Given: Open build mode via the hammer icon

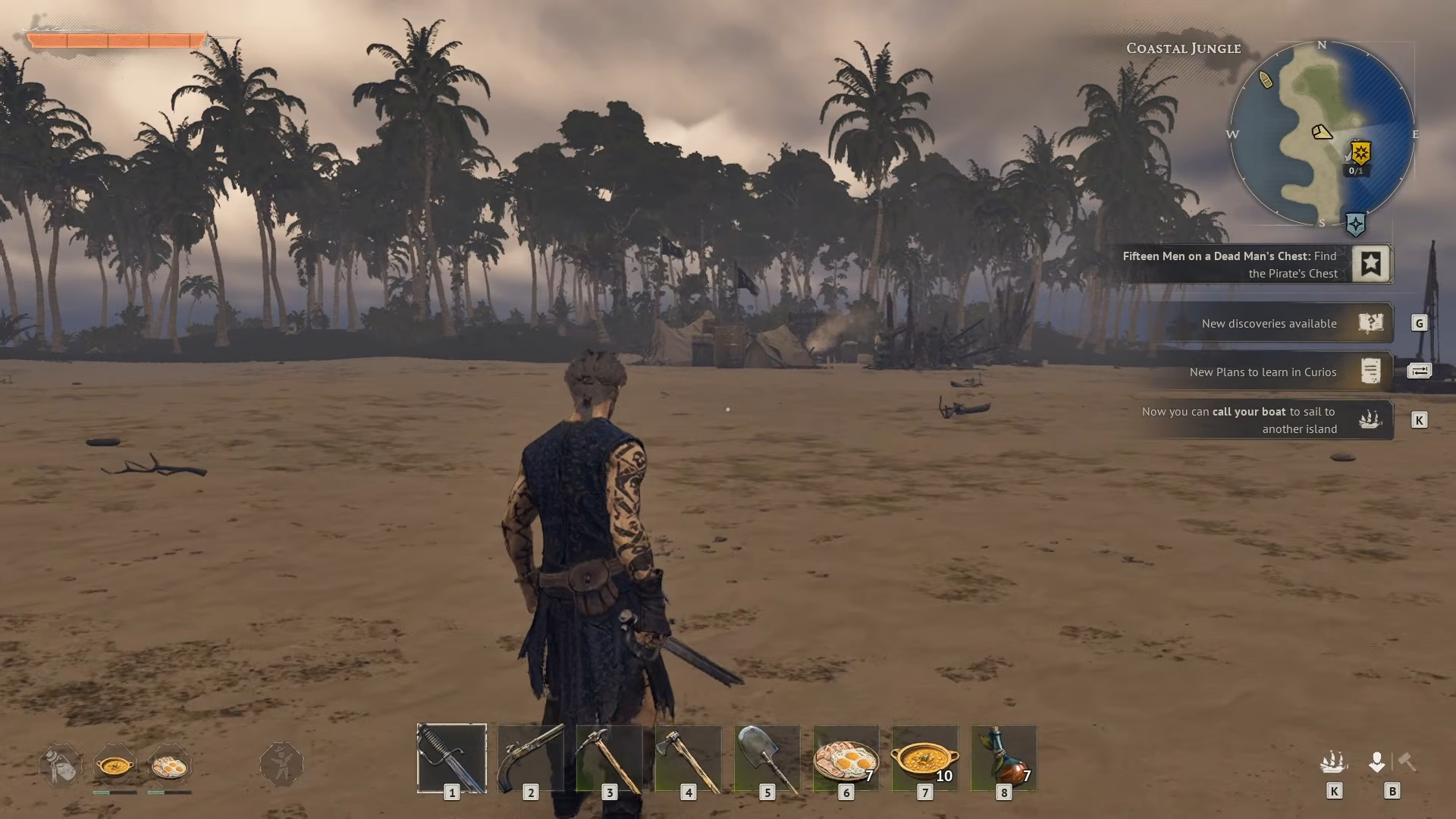Looking at the screenshot, I should click(1407, 761).
